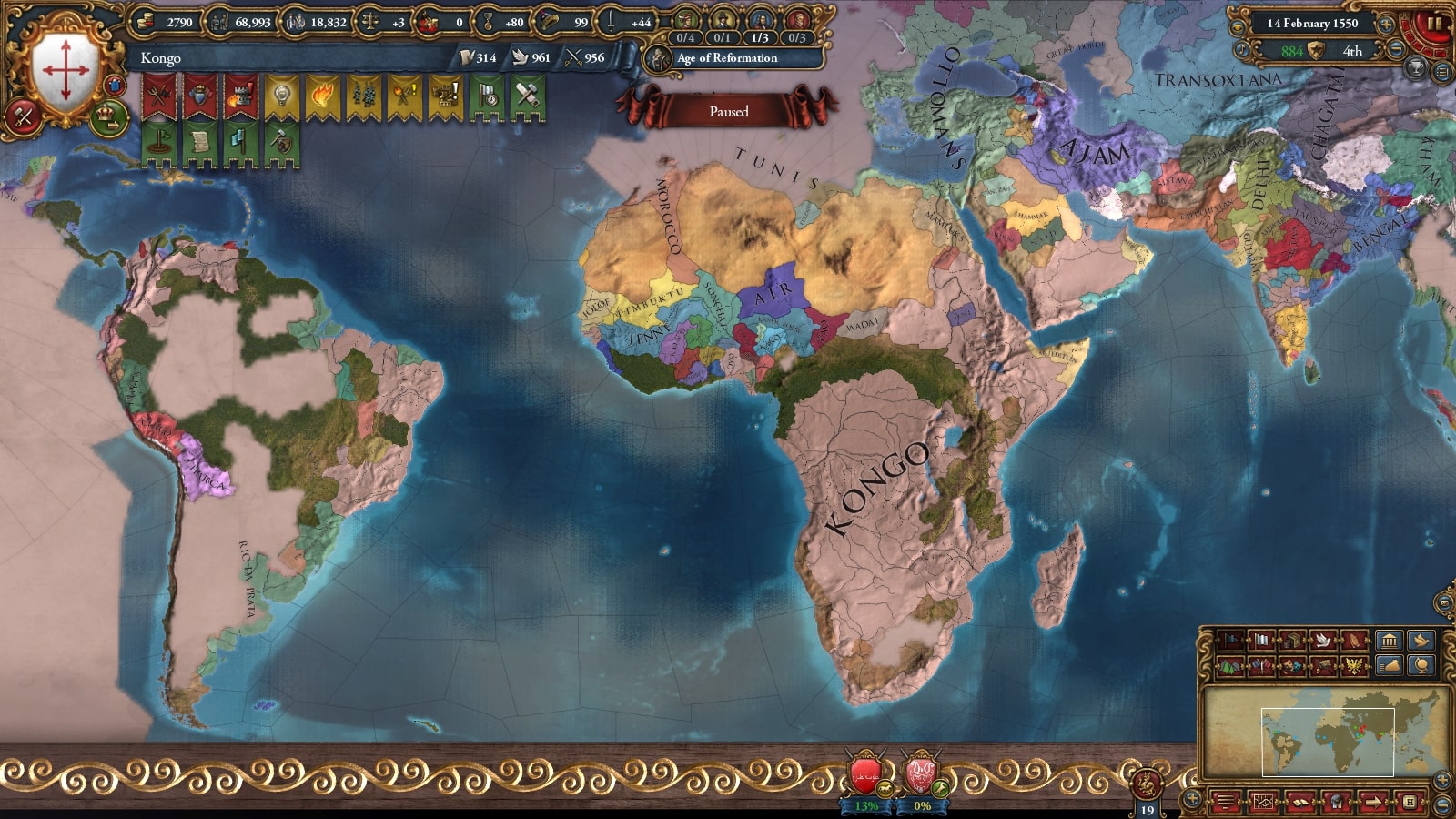Open the scroll notification banner
The height and width of the screenshot is (819, 1456).
[x=199, y=145]
